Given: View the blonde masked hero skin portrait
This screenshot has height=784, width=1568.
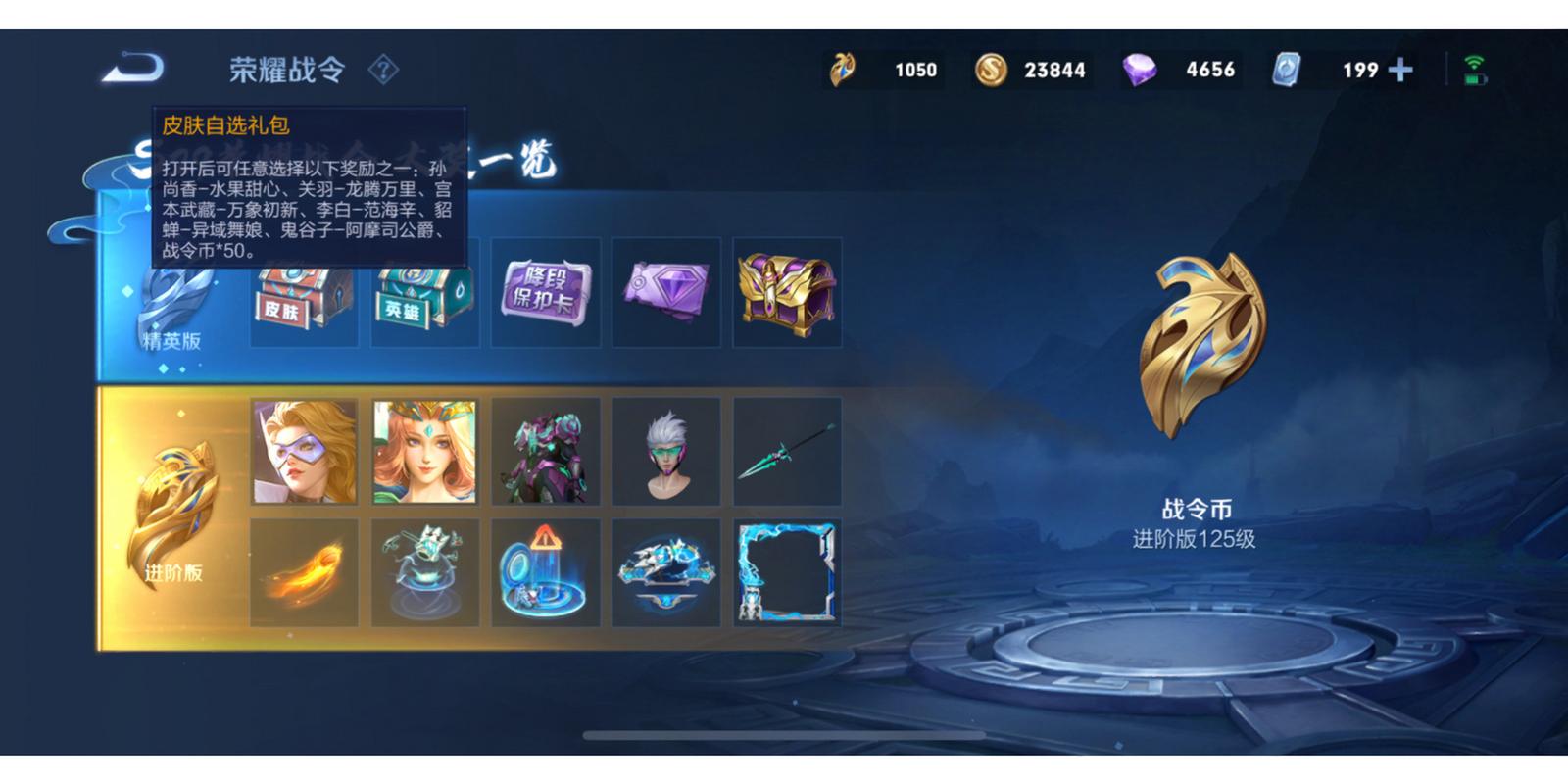Looking at the screenshot, I should 304,452.
